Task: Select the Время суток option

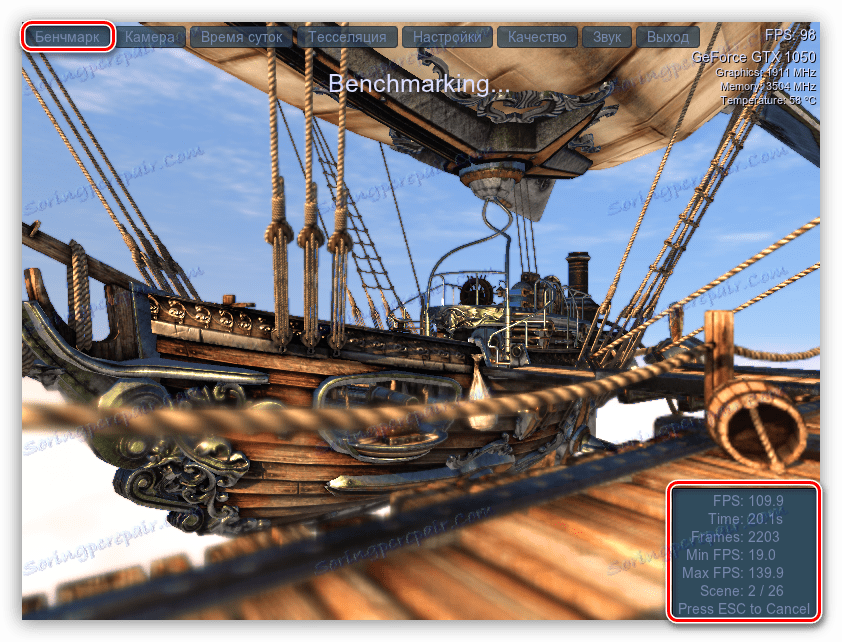Action: (x=243, y=37)
